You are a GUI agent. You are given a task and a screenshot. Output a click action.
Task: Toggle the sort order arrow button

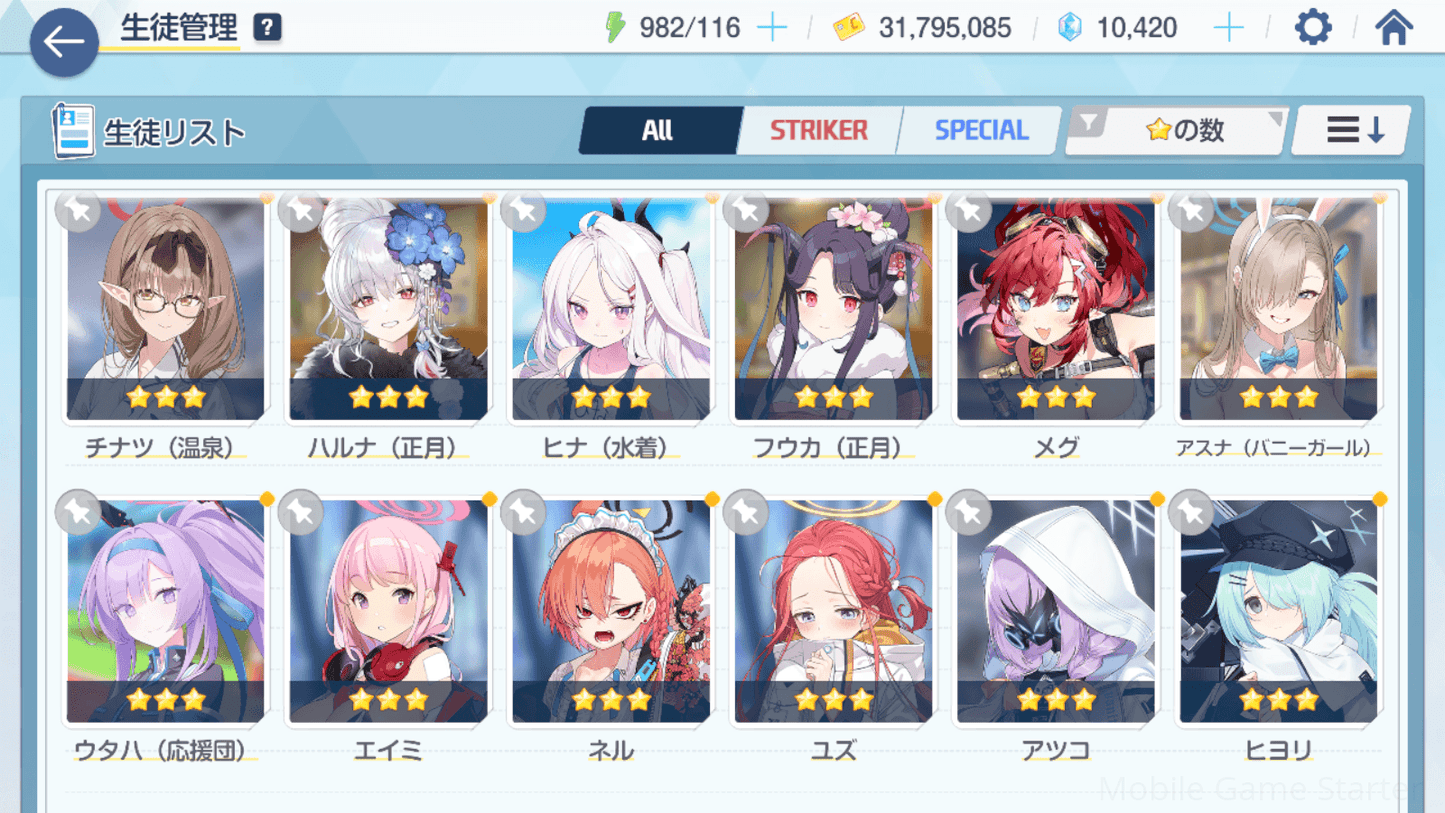(x=1353, y=131)
